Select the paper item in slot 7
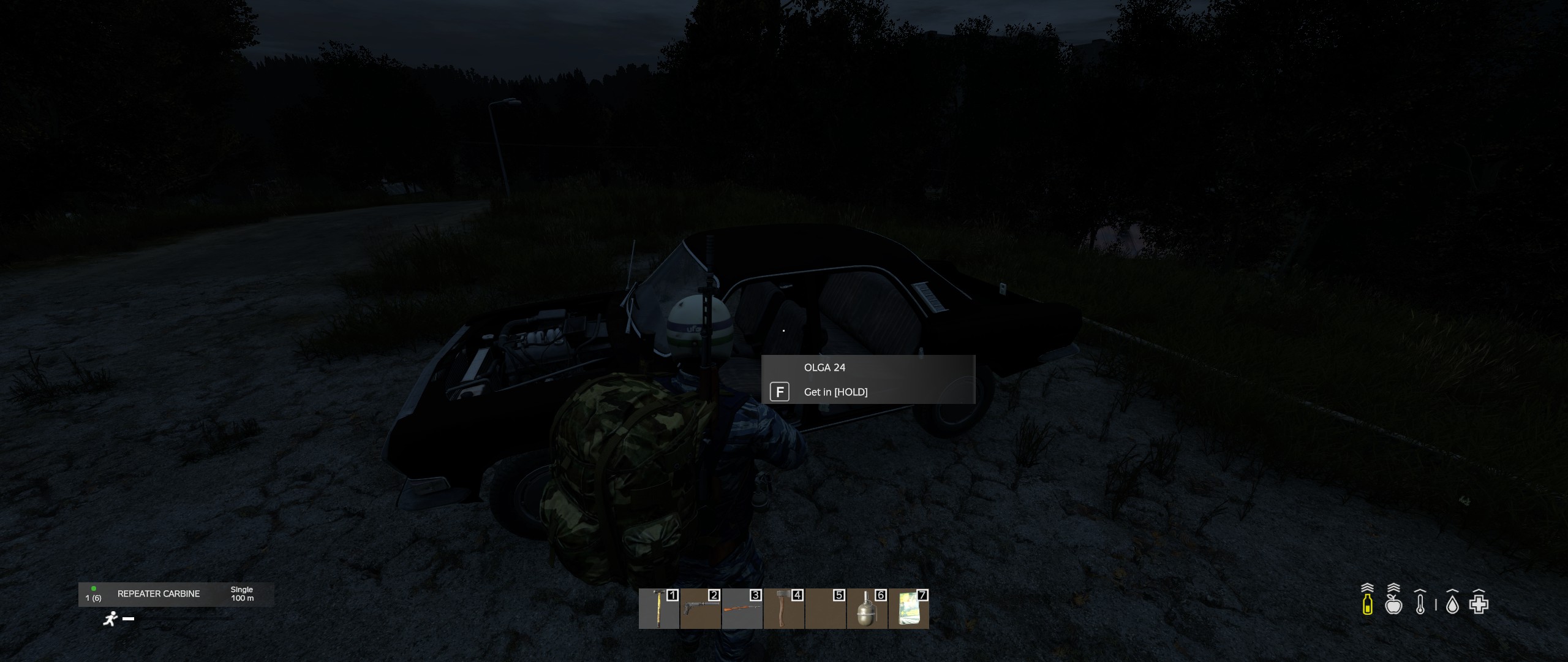The height and width of the screenshot is (662, 1568). [x=908, y=609]
